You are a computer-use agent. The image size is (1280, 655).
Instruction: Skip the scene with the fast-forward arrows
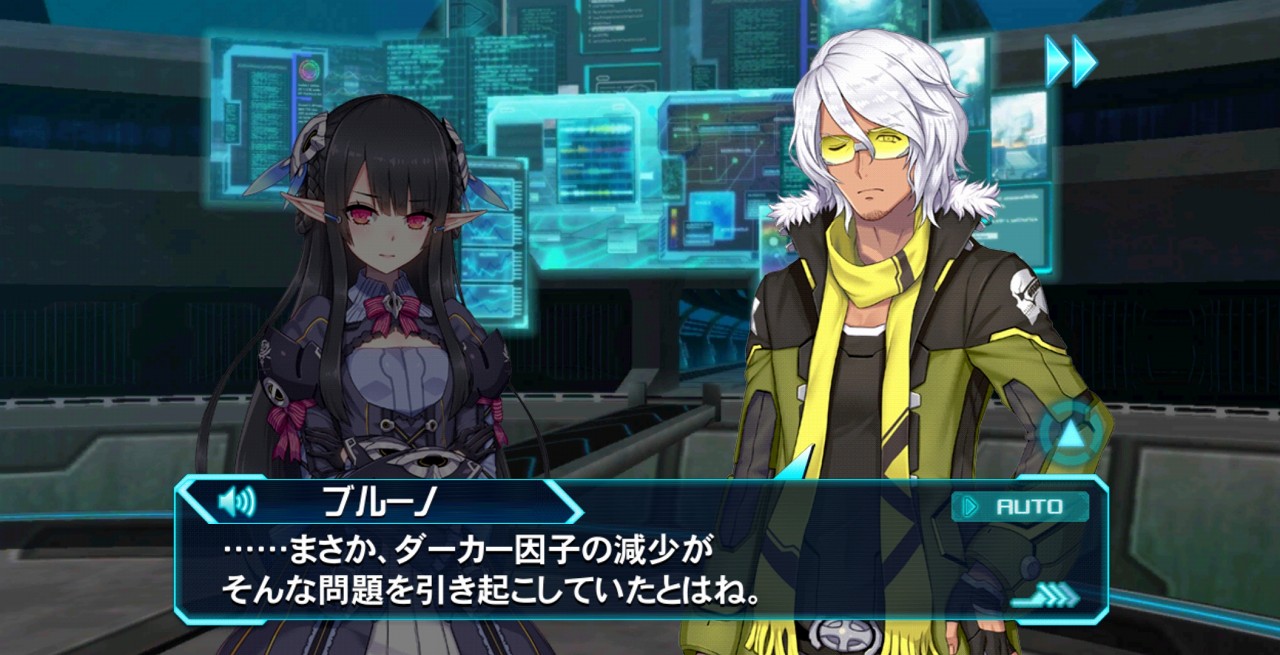pyautogui.click(x=1071, y=61)
